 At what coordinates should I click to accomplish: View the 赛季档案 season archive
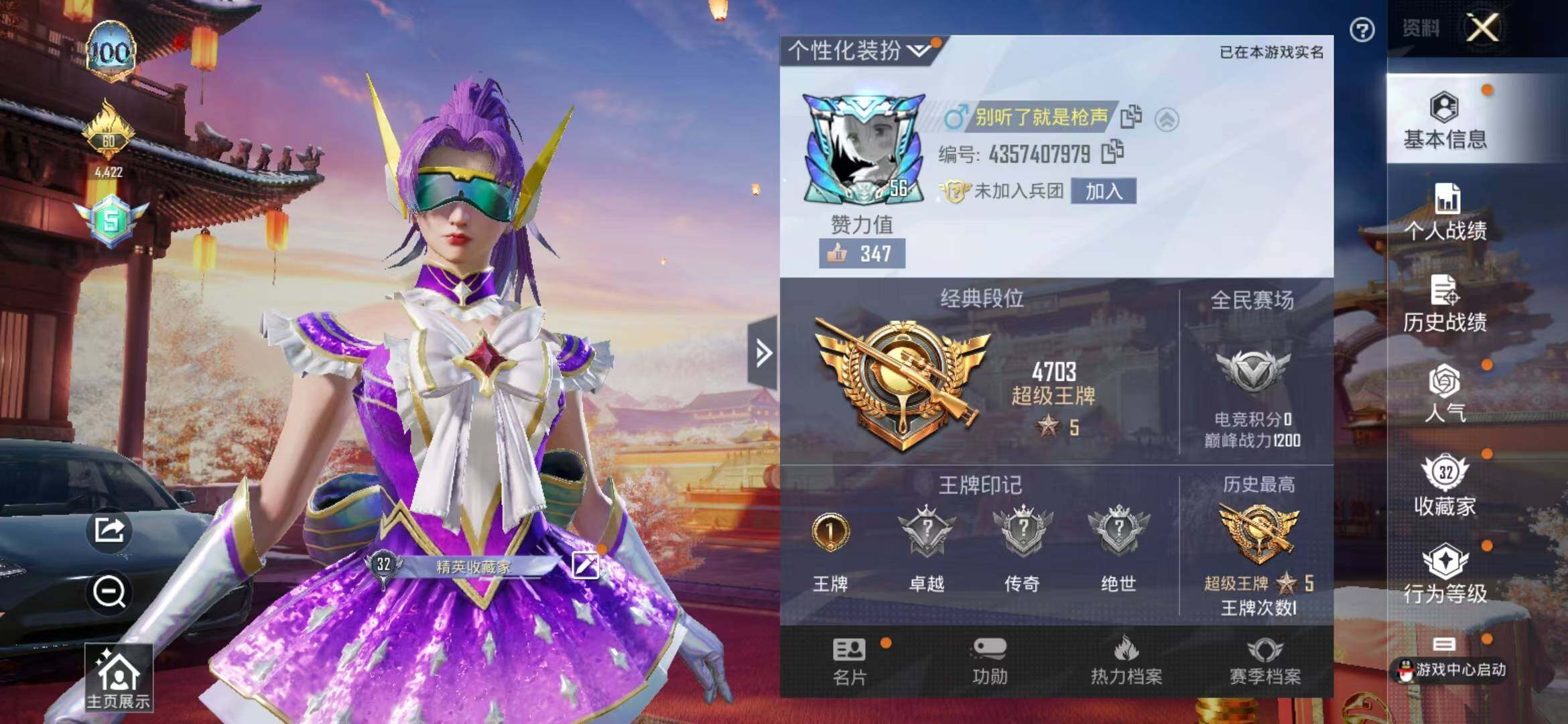(x=1264, y=662)
